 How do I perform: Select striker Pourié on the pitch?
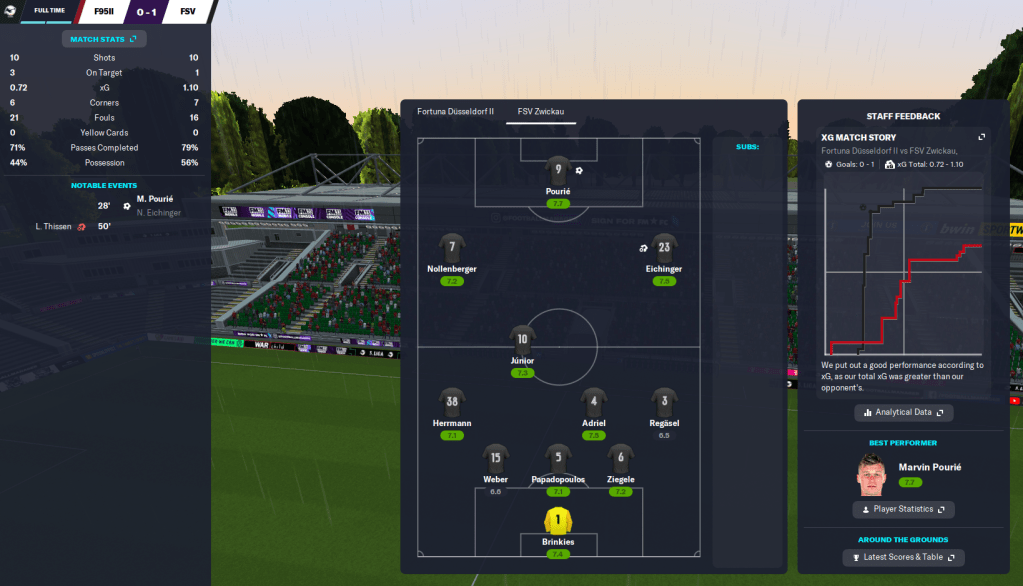pos(558,172)
